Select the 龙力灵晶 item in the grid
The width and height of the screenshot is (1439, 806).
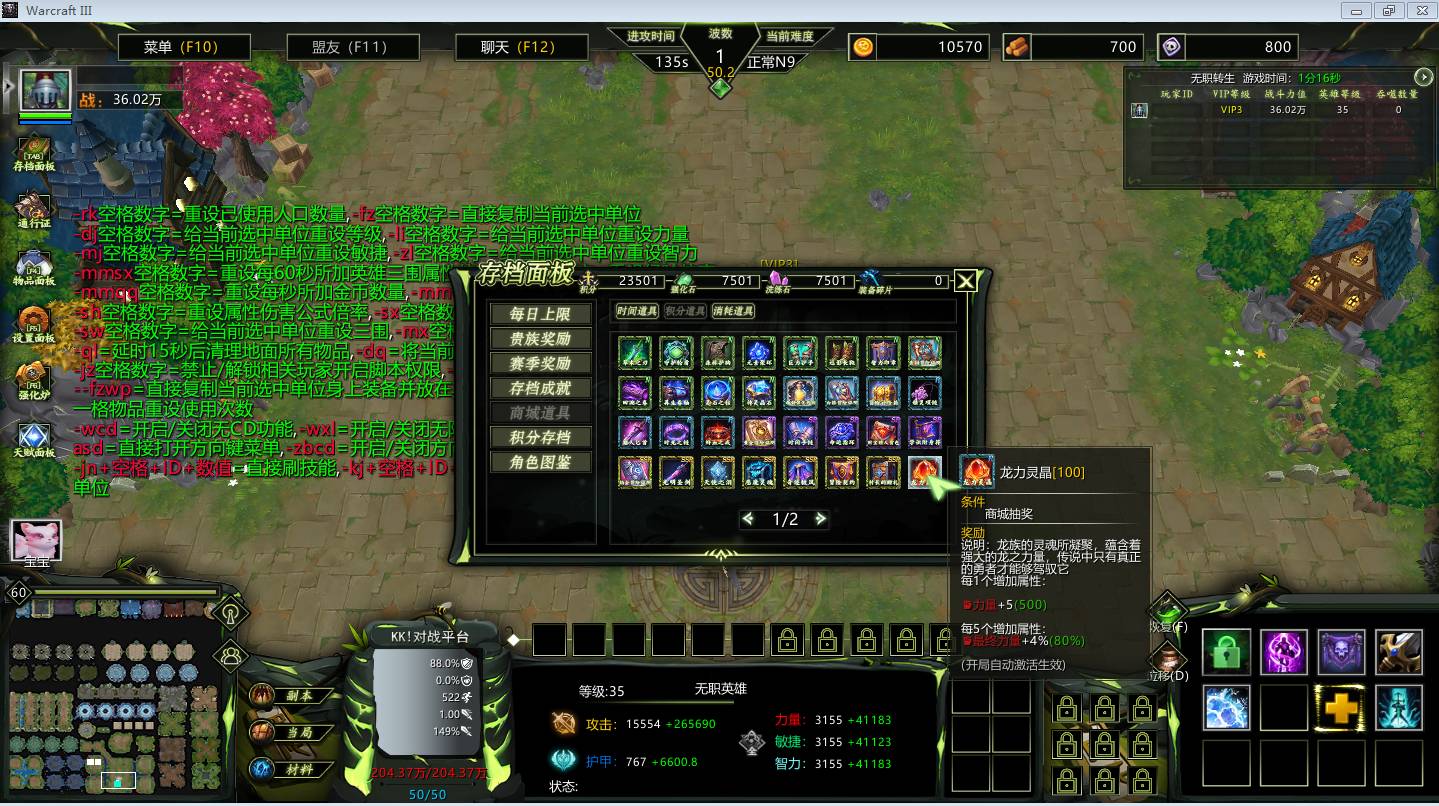(x=925, y=471)
